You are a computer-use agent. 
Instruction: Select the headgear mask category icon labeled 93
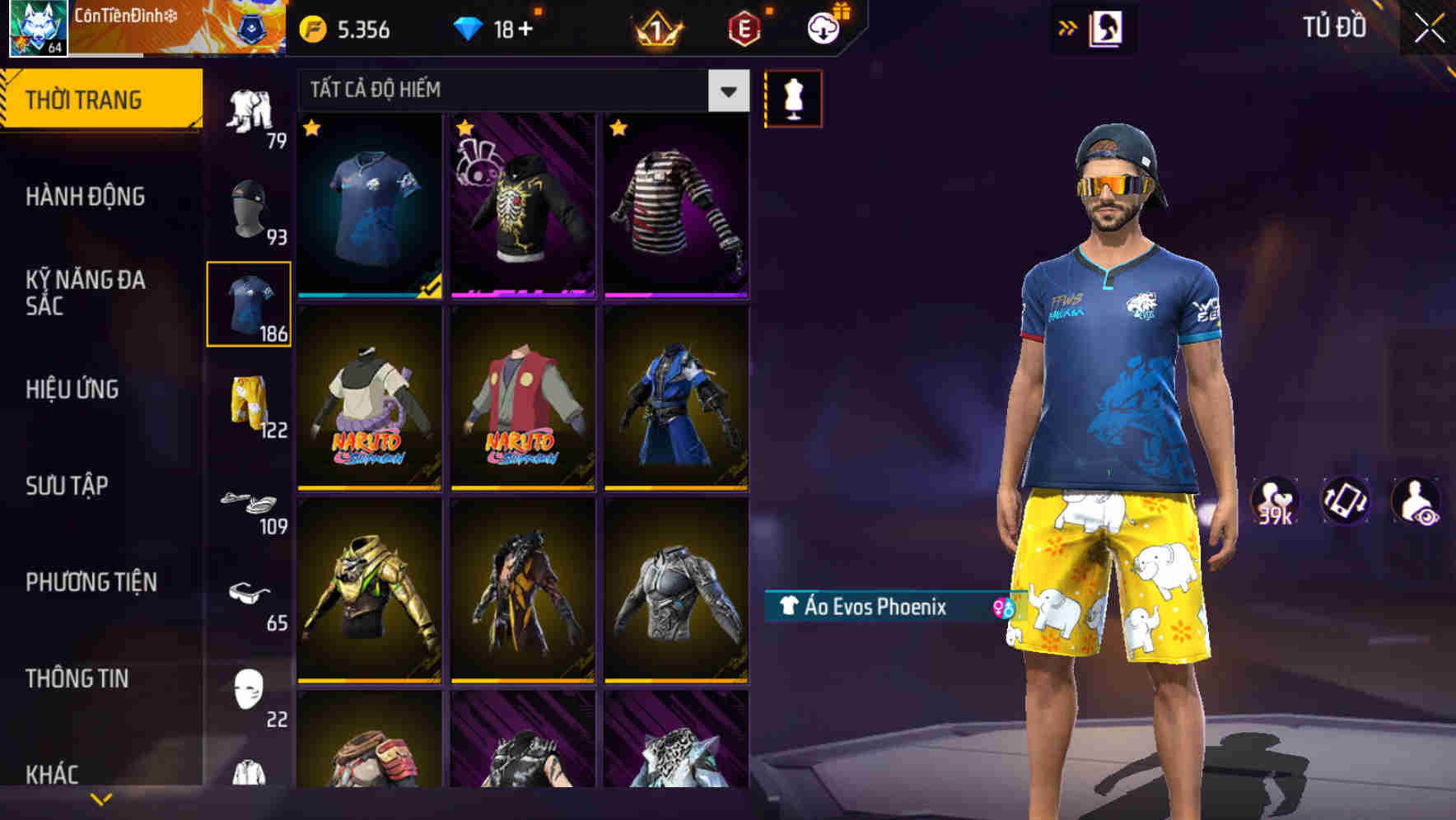(x=247, y=210)
